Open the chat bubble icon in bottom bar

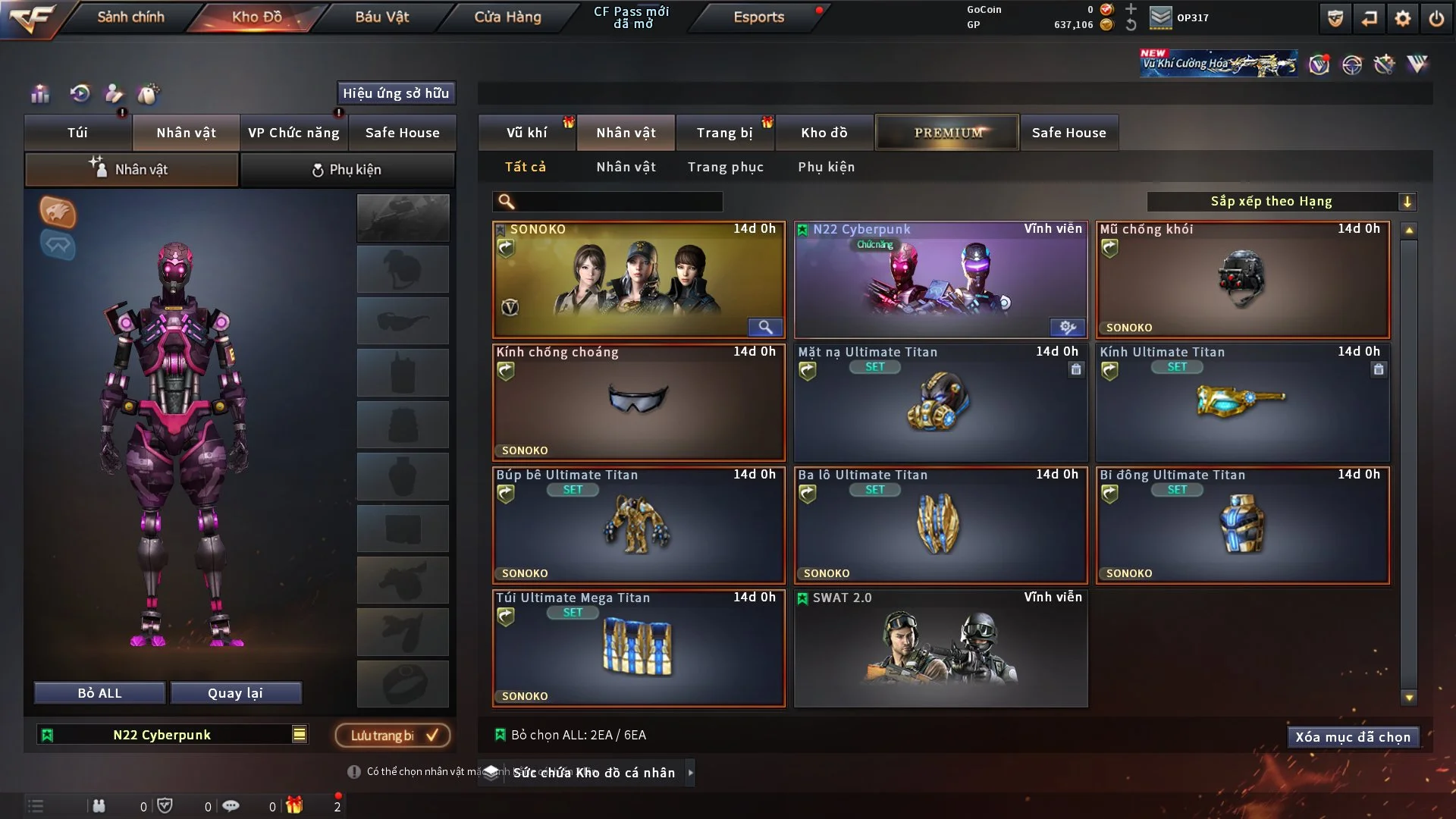point(232,806)
